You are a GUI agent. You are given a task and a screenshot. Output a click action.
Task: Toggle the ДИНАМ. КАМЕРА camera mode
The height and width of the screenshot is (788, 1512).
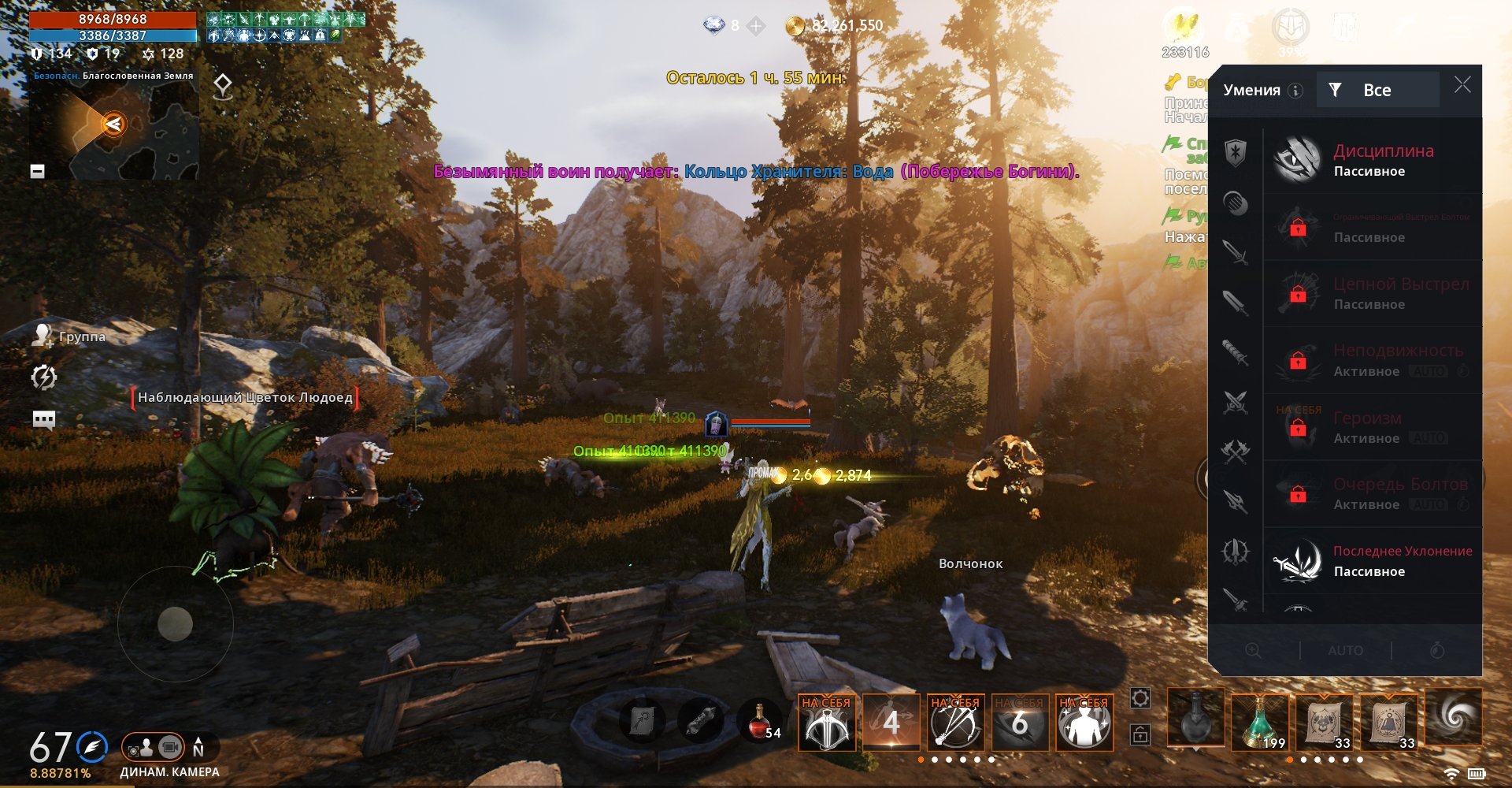(x=154, y=747)
